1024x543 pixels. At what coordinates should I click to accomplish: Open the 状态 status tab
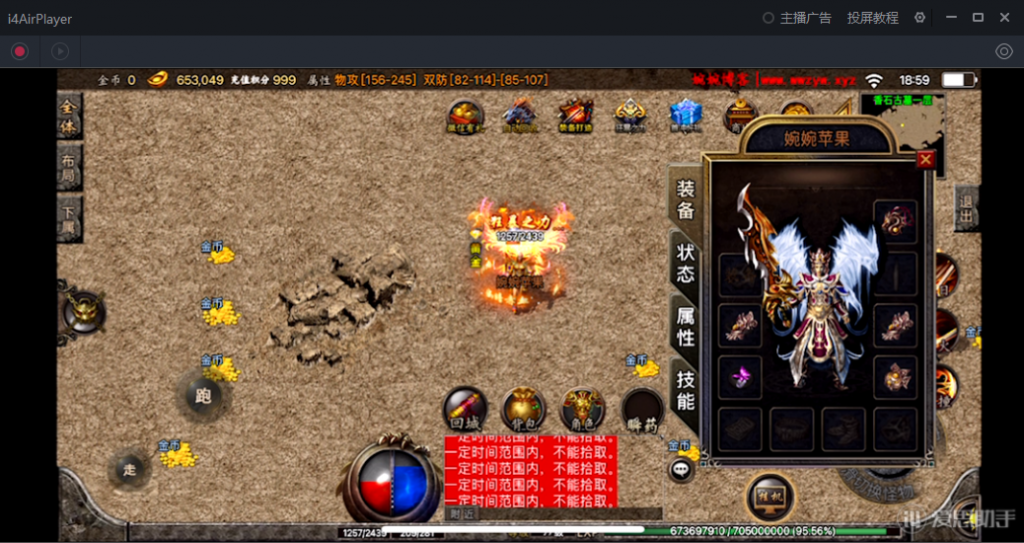(686, 262)
